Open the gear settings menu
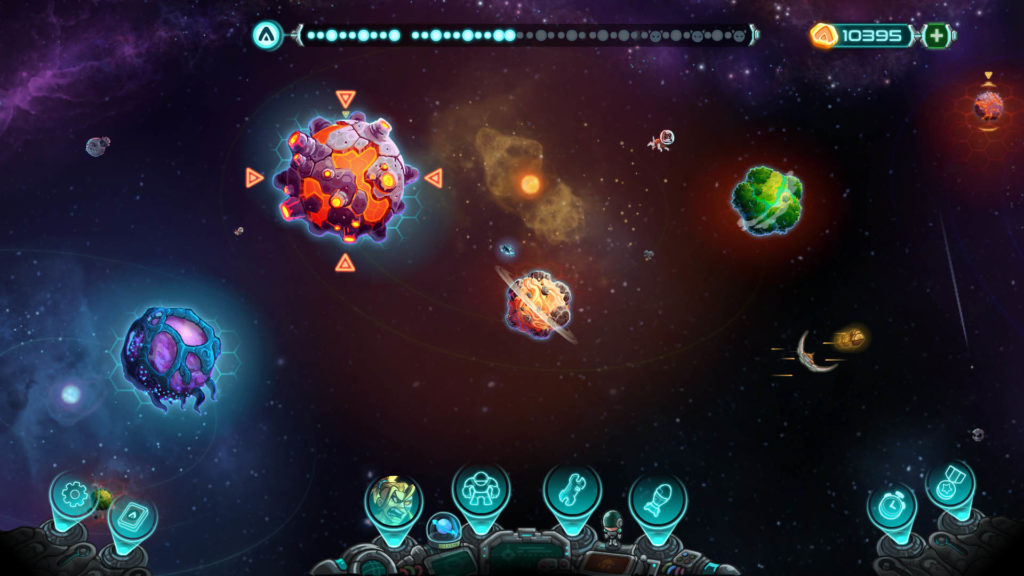 pyautogui.click(x=75, y=494)
